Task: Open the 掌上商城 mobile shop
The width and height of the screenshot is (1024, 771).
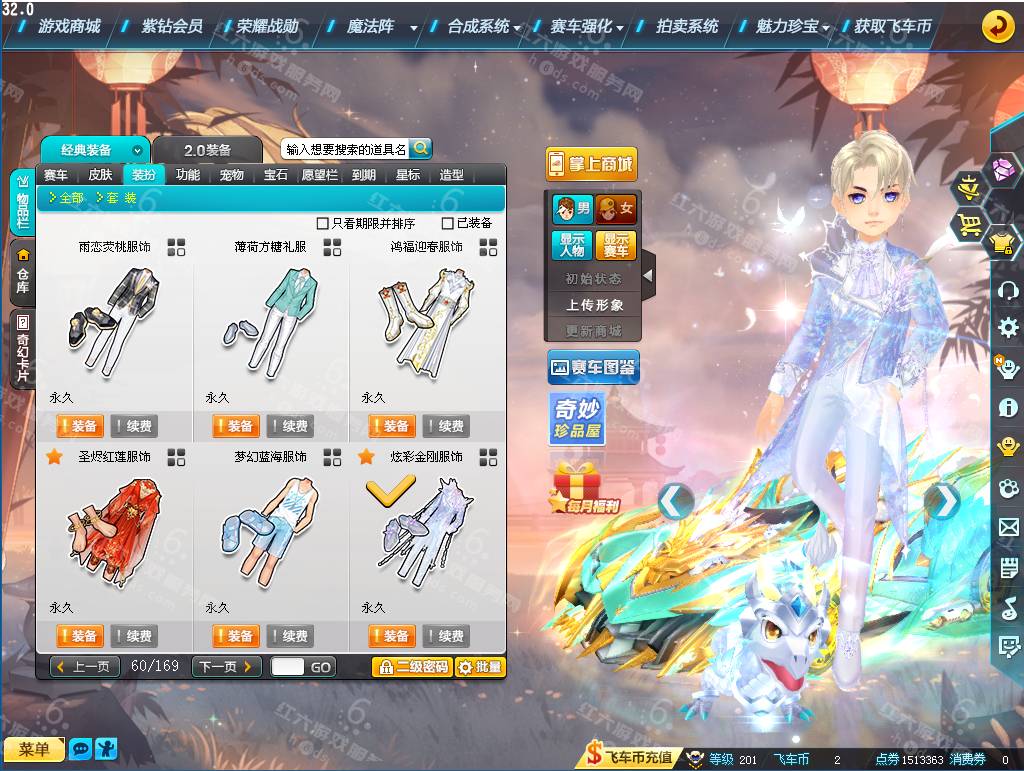Action: coord(591,164)
